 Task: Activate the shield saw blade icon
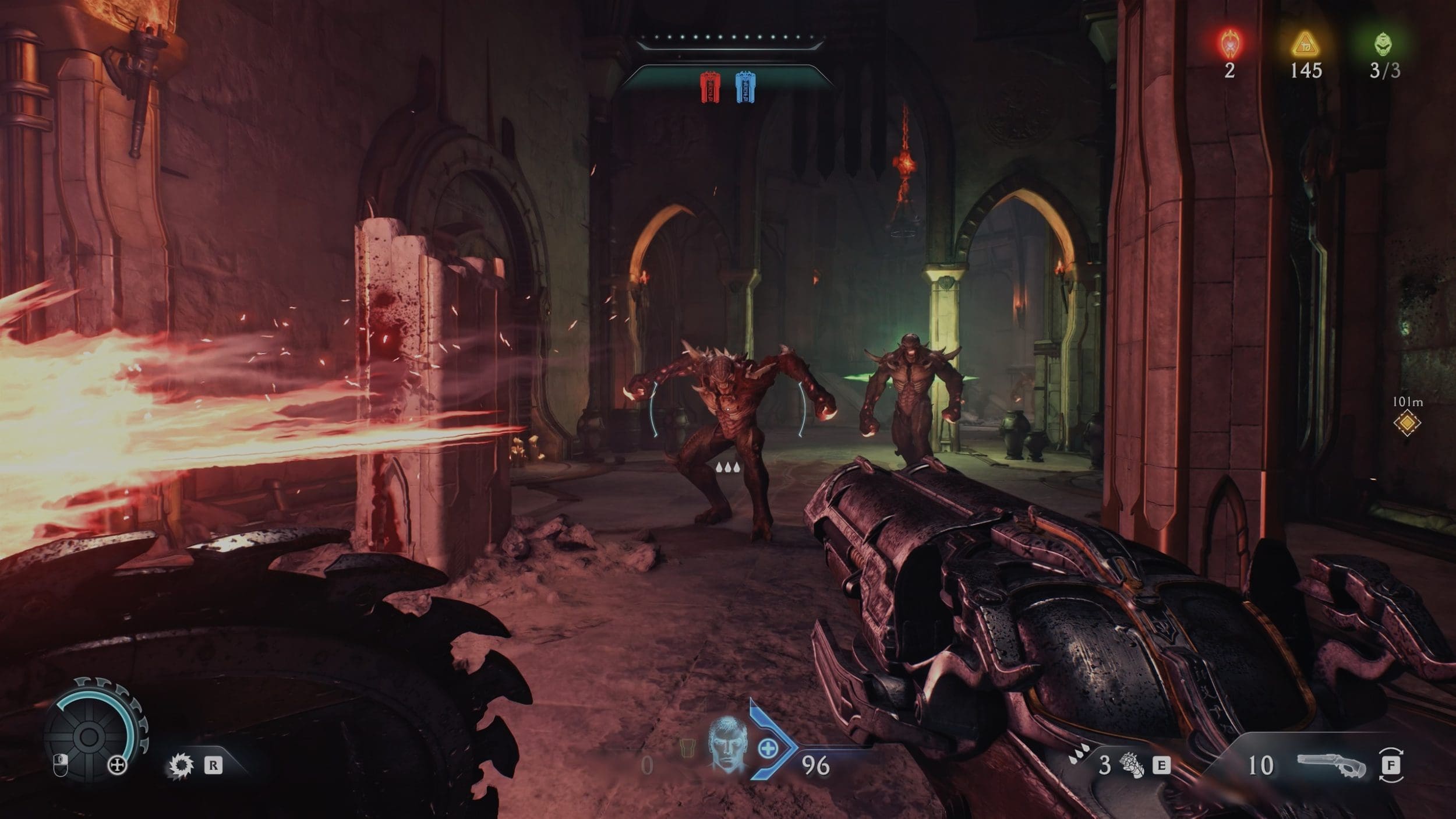click(x=180, y=765)
